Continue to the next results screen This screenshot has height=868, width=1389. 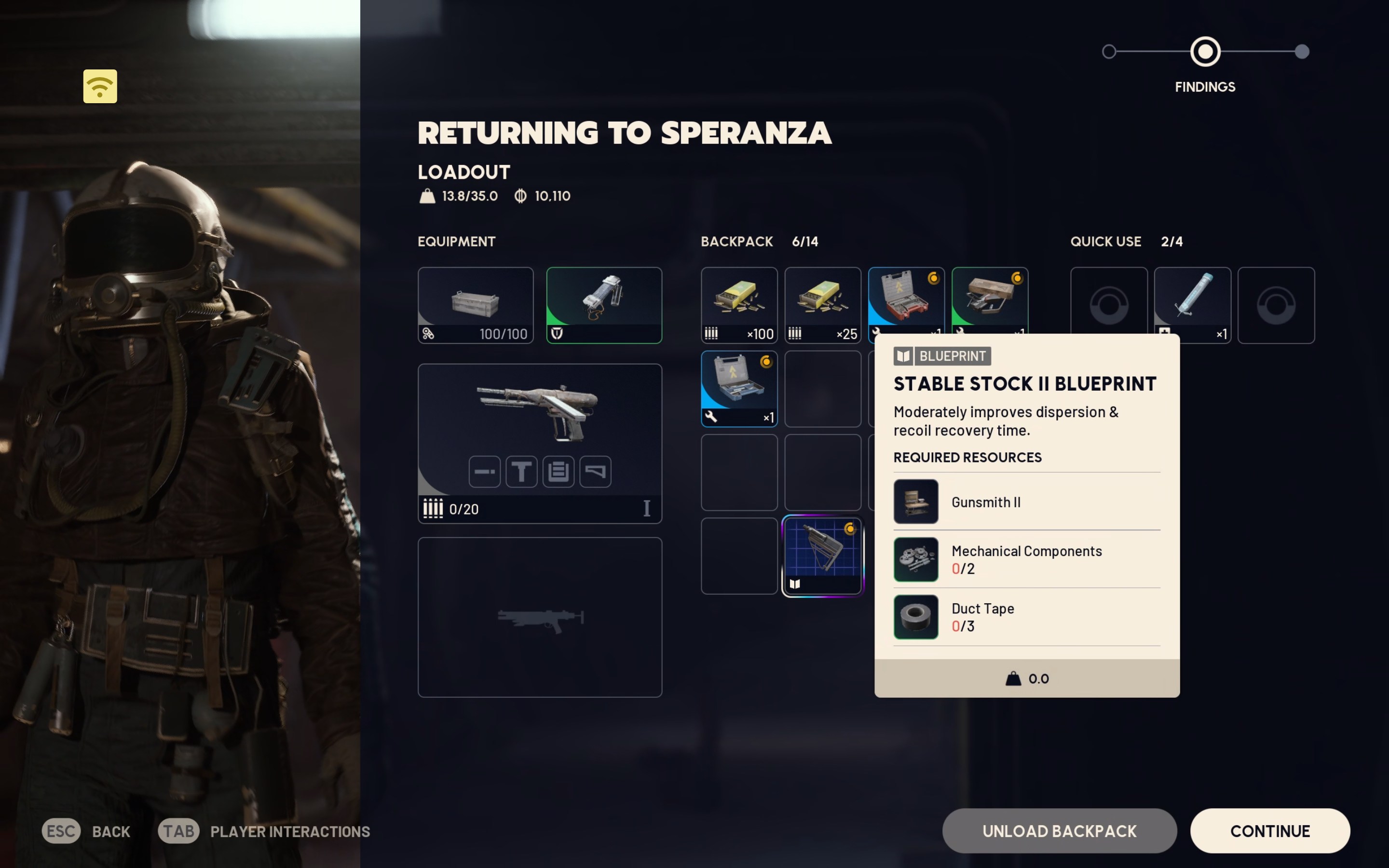pyautogui.click(x=1269, y=830)
